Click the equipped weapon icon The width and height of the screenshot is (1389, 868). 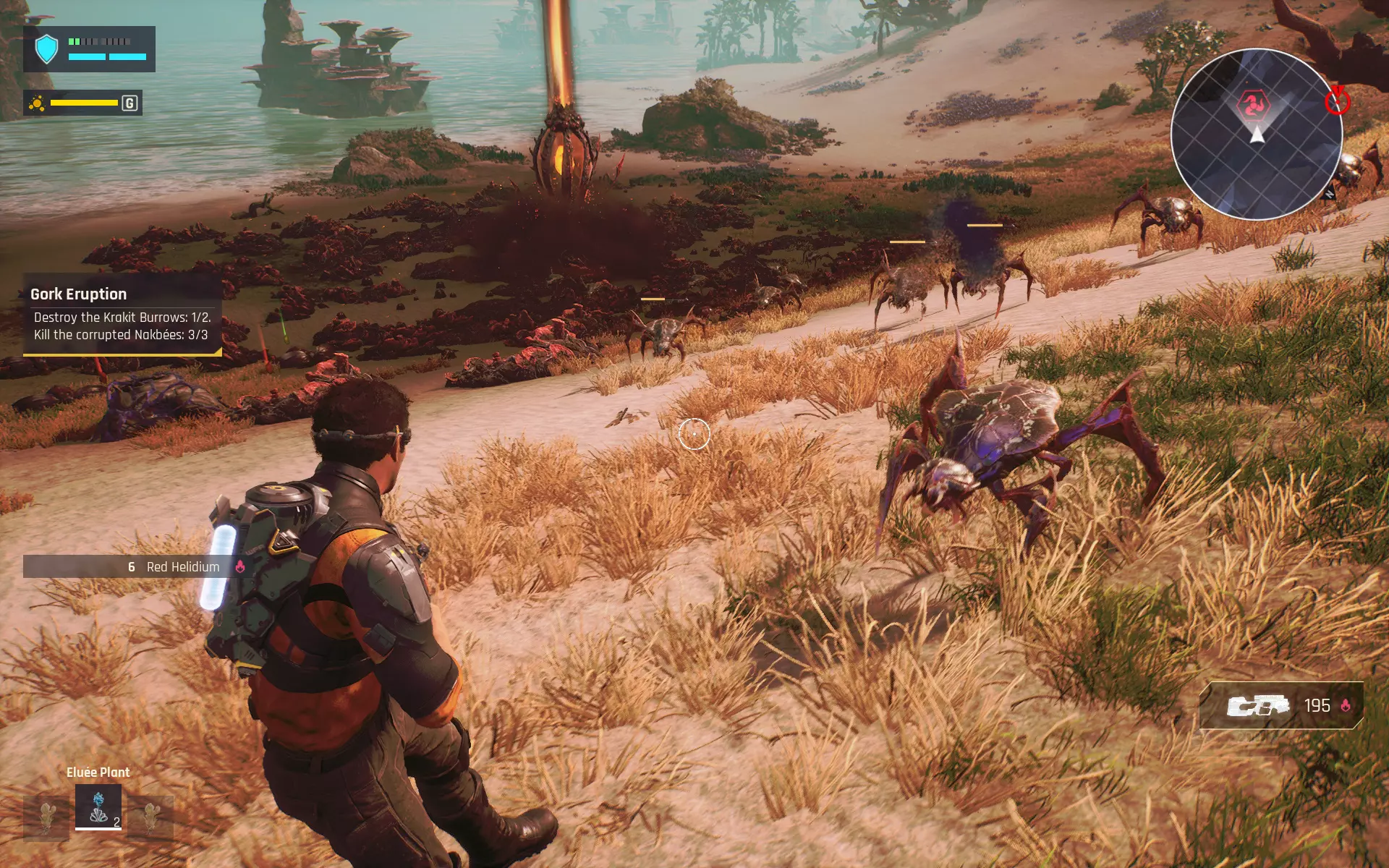pos(1258,705)
